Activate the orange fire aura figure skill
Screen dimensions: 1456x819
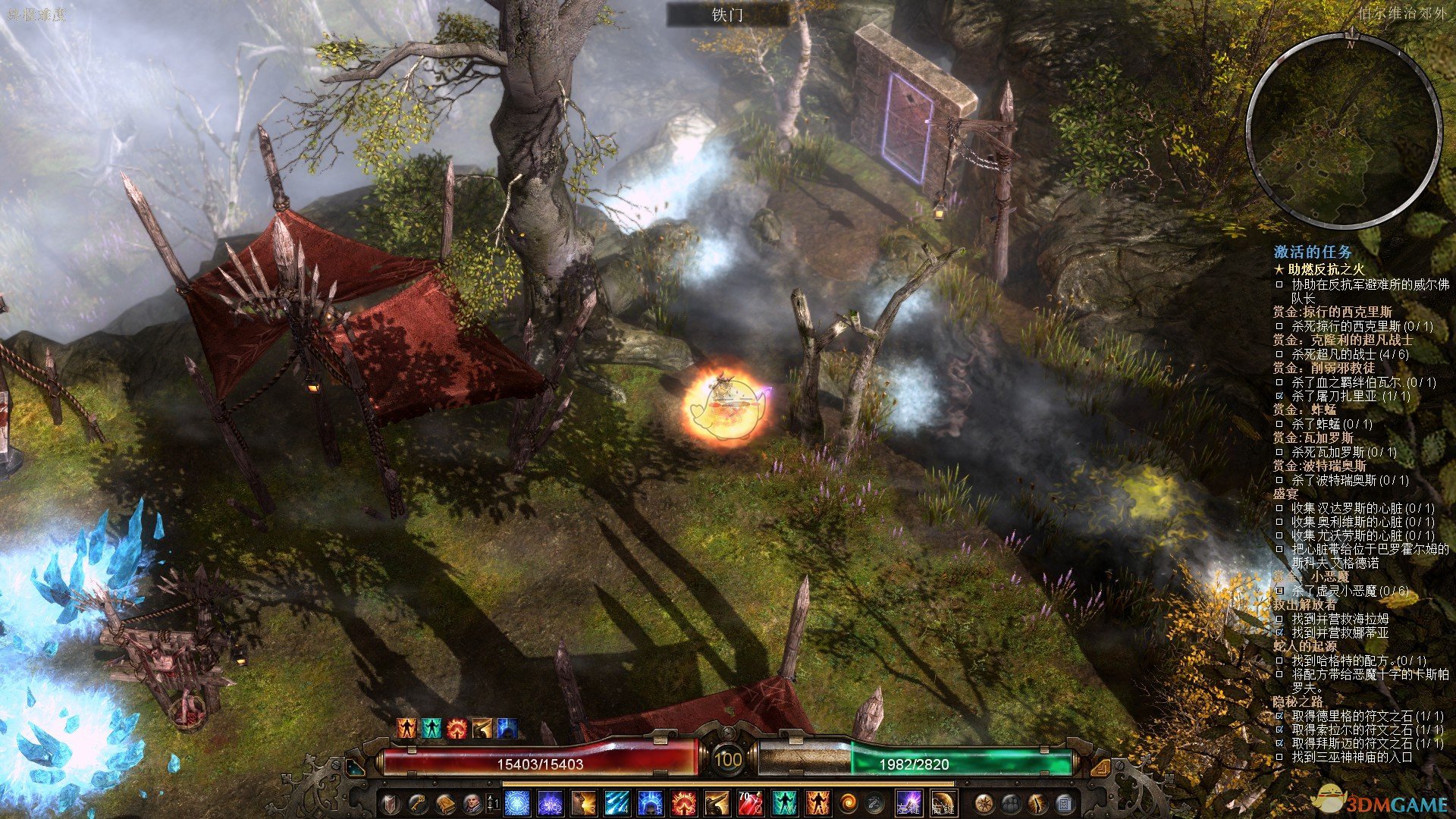[x=817, y=802]
